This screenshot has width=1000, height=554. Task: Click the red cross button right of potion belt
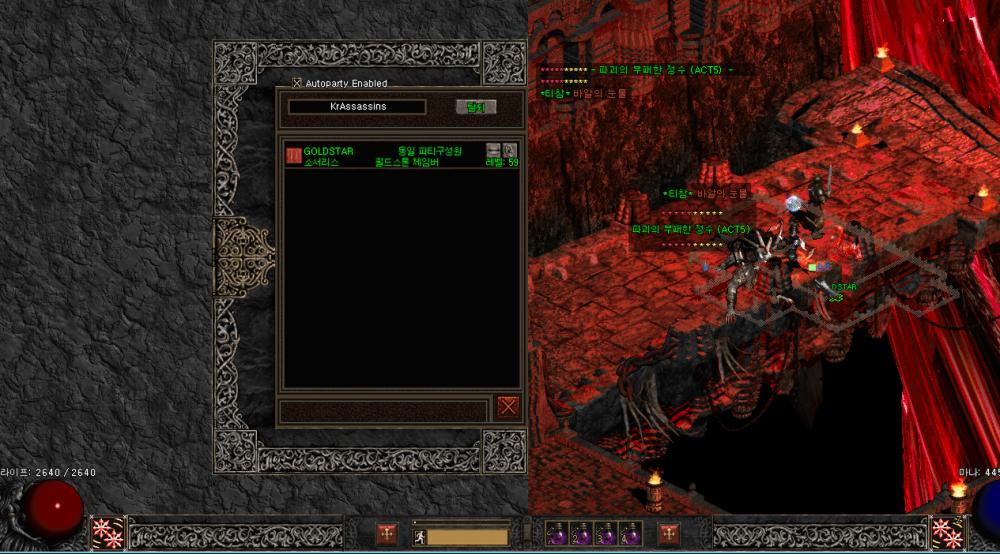point(669,534)
